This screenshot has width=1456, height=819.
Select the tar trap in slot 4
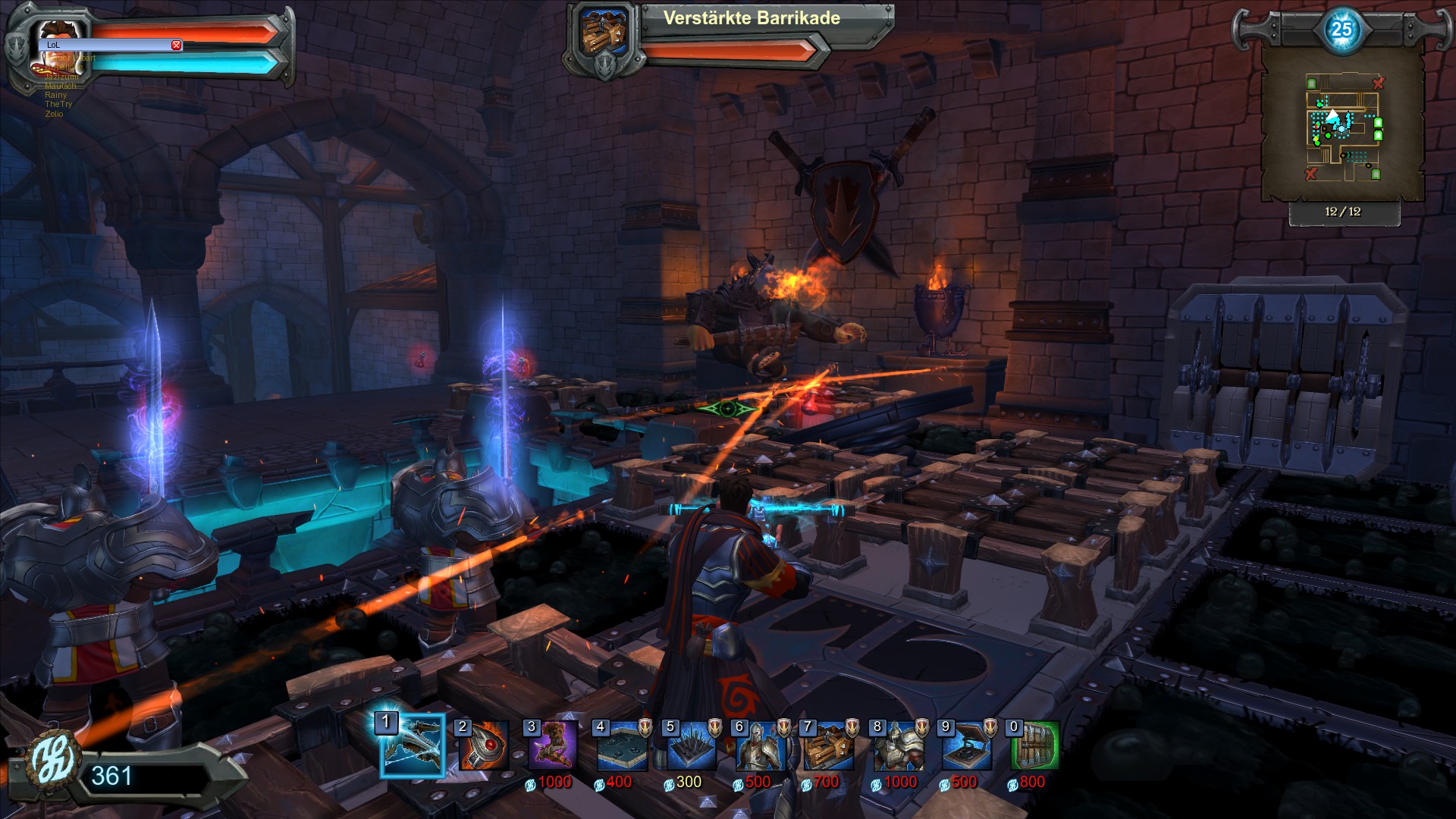pyautogui.click(x=622, y=747)
